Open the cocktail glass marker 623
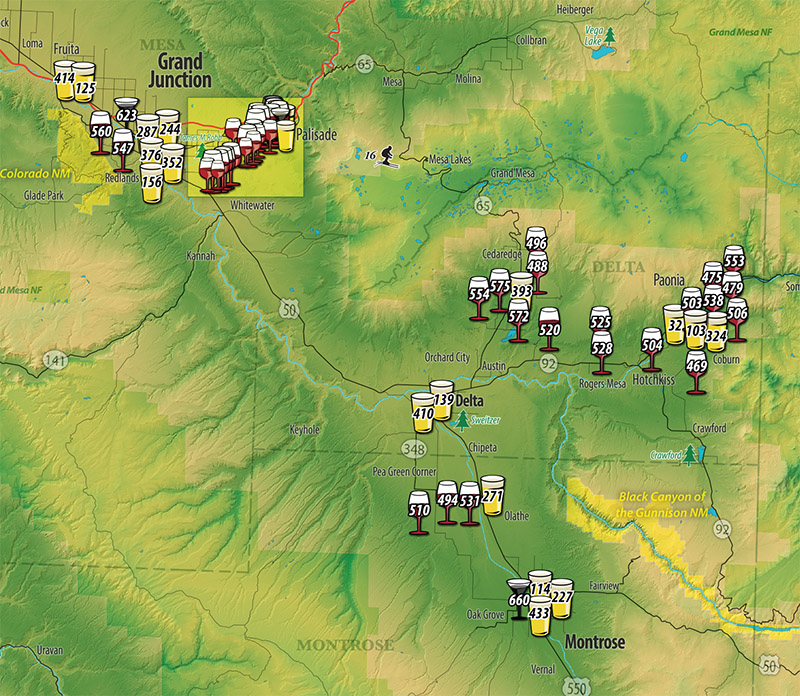800x696 pixels. pos(126,111)
